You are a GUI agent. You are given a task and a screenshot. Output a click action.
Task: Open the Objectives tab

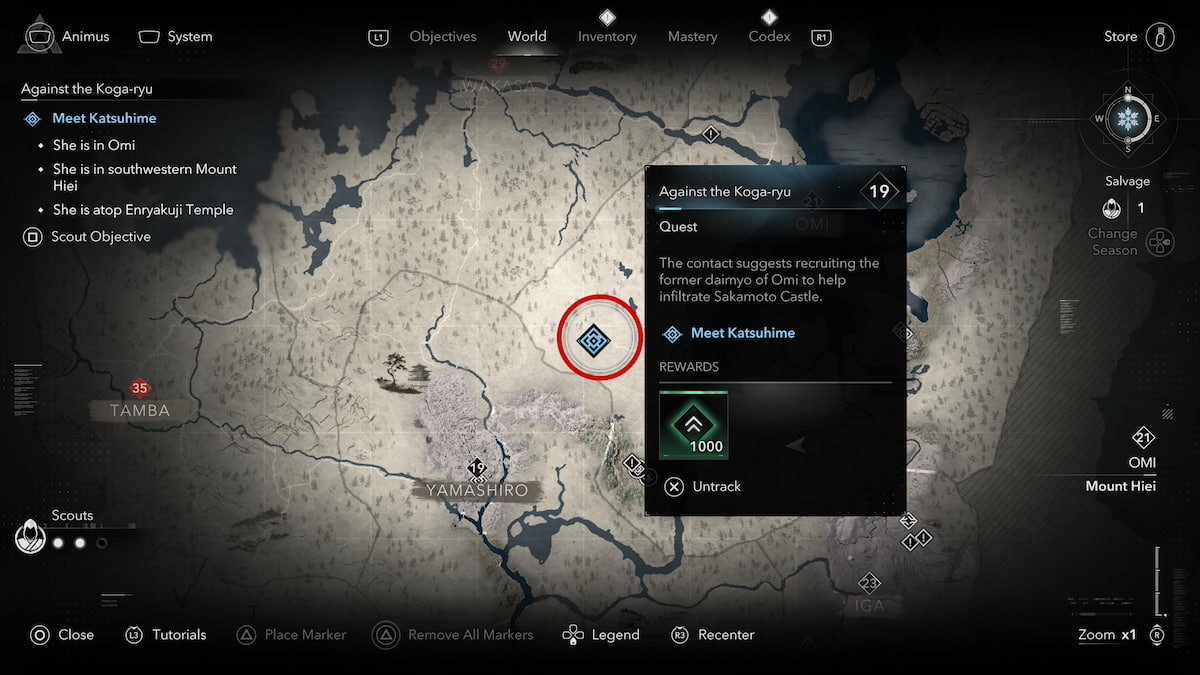pos(443,37)
